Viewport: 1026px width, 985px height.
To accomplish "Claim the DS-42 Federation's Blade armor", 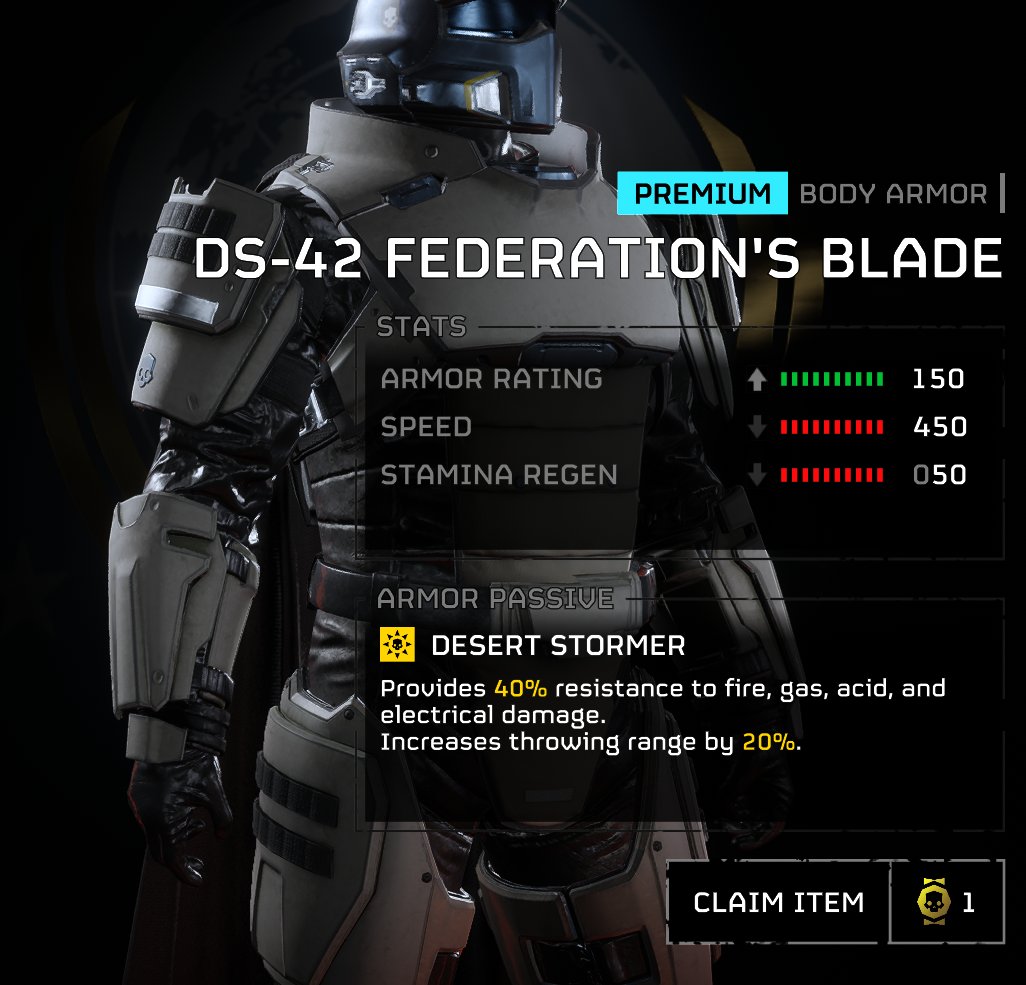I will pyautogui.click(x=778, y=902).
